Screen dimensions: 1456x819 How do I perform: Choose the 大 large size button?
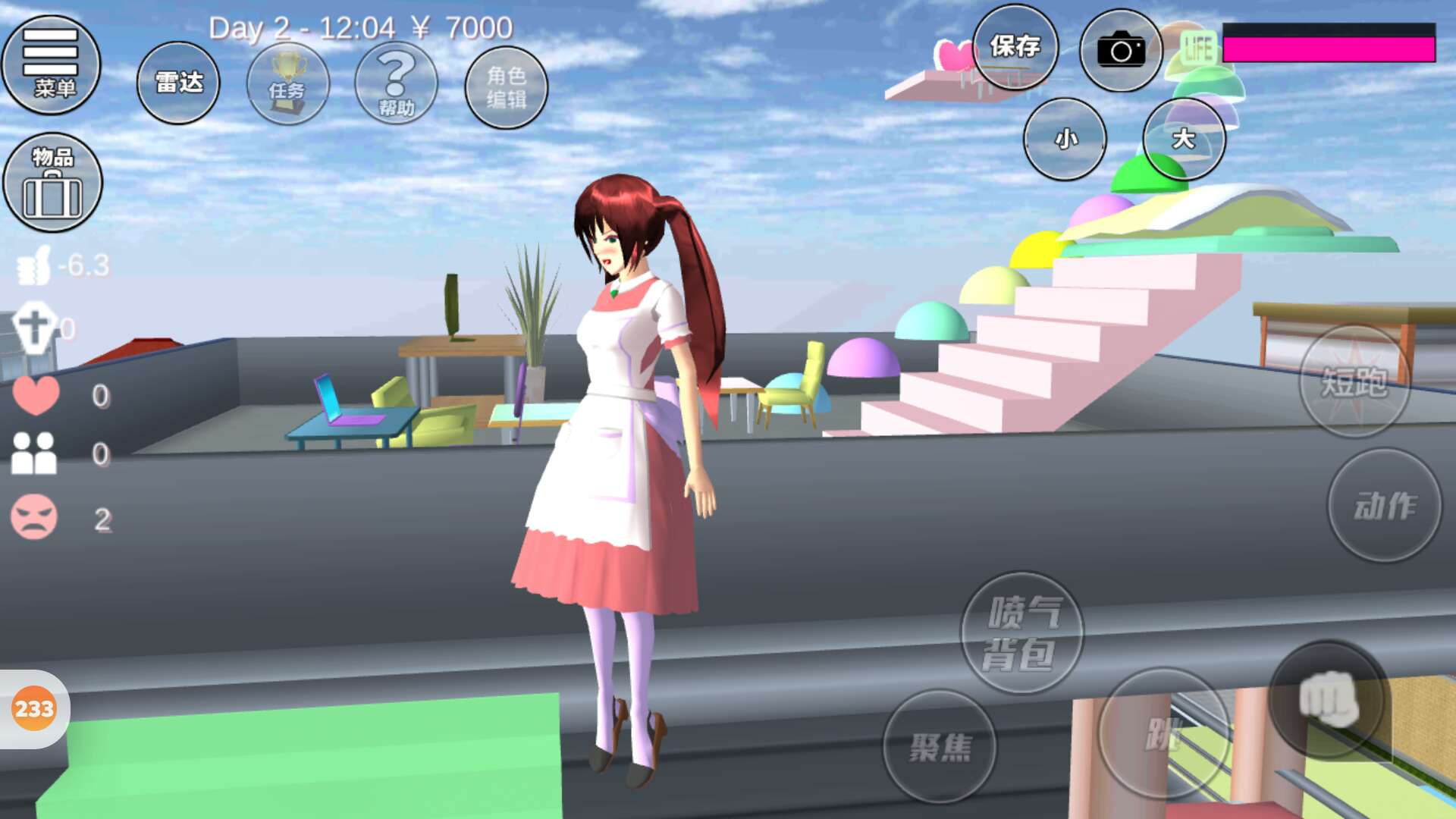coord(1183,139)
